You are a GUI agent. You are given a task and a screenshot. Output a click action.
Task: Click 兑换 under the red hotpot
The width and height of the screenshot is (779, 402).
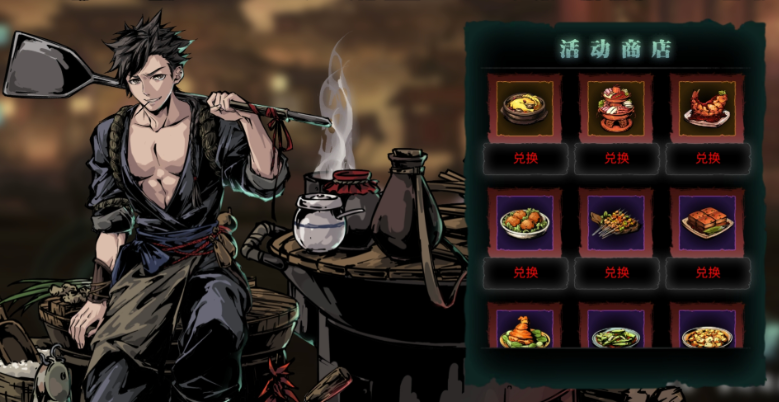click(x=616, y=158)
